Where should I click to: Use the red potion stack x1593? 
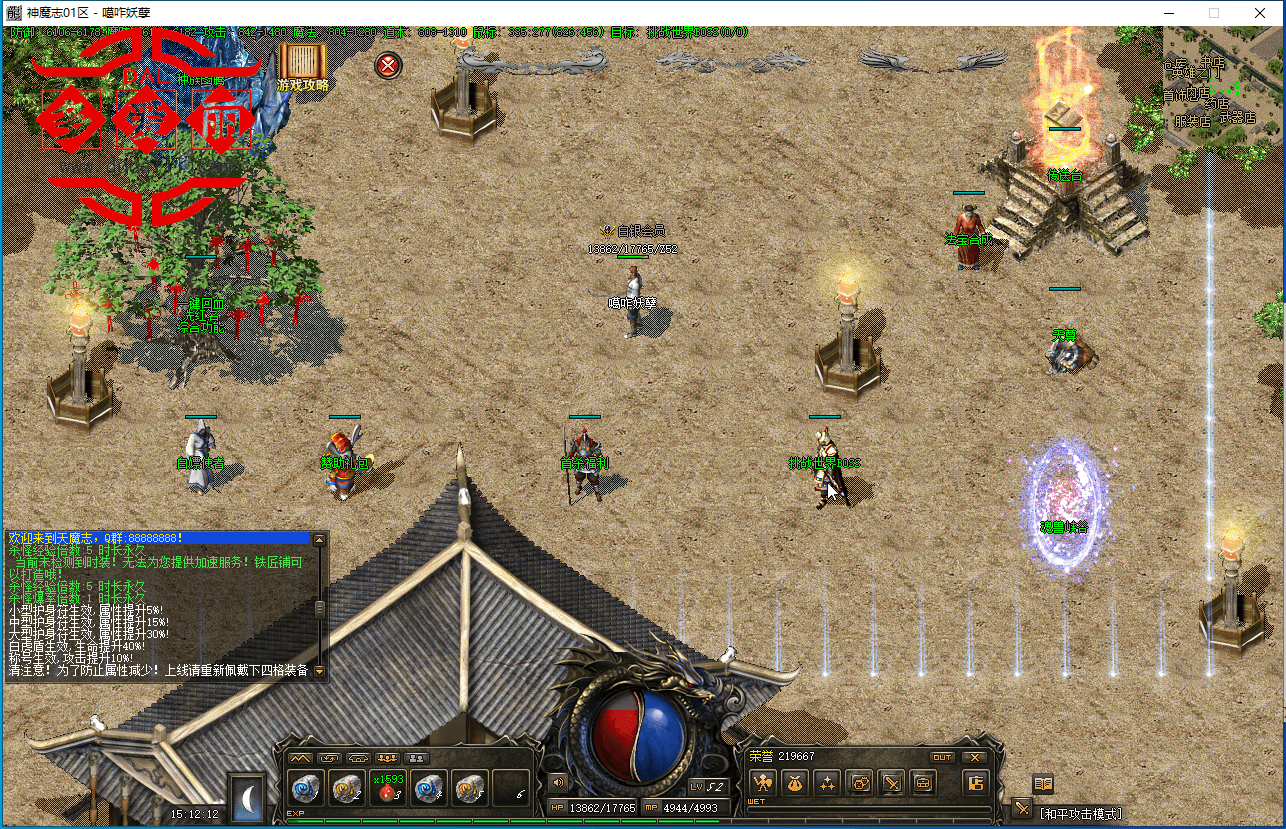(x=387, y=787)
